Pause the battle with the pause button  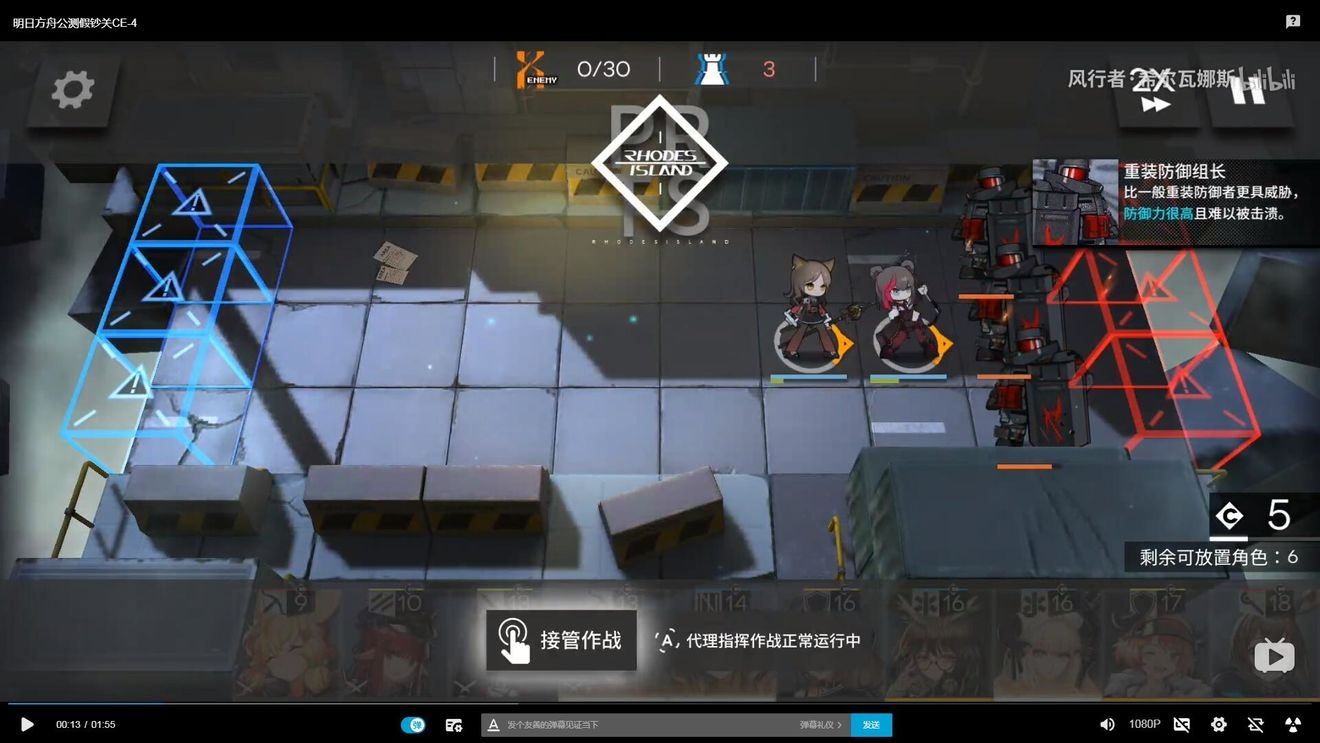tap(1248, 90)
